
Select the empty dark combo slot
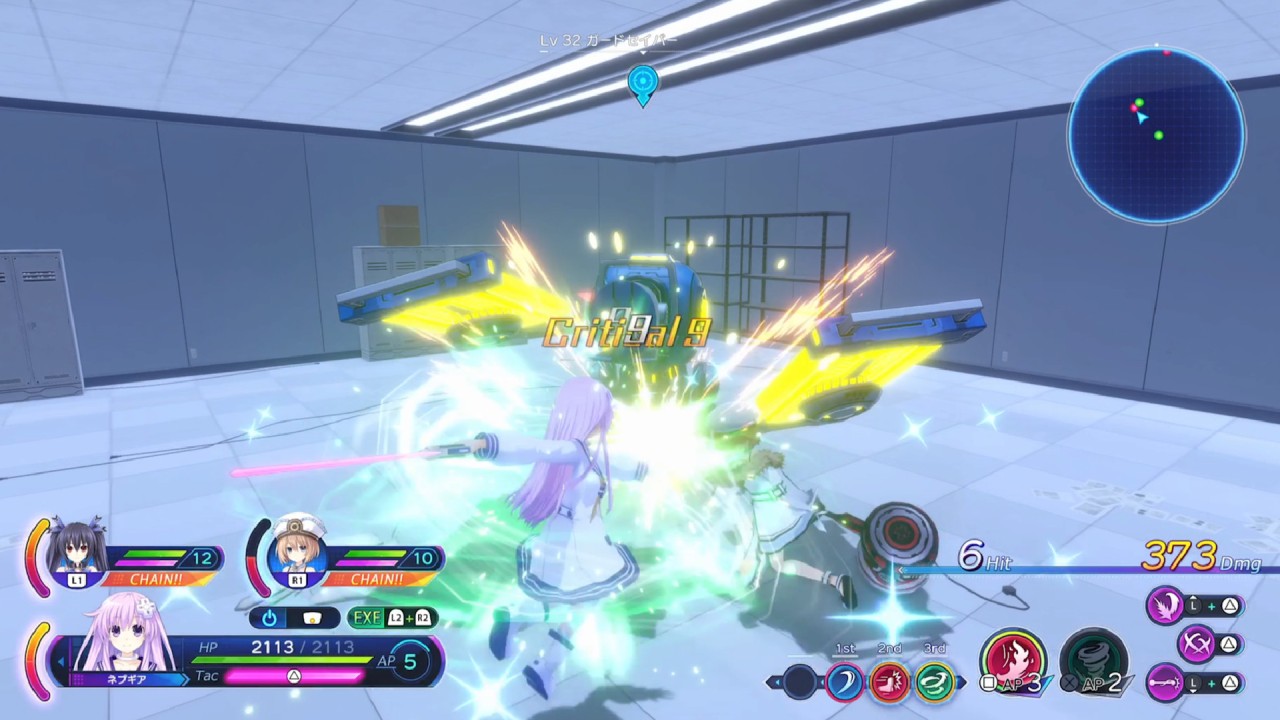[800, 682]
